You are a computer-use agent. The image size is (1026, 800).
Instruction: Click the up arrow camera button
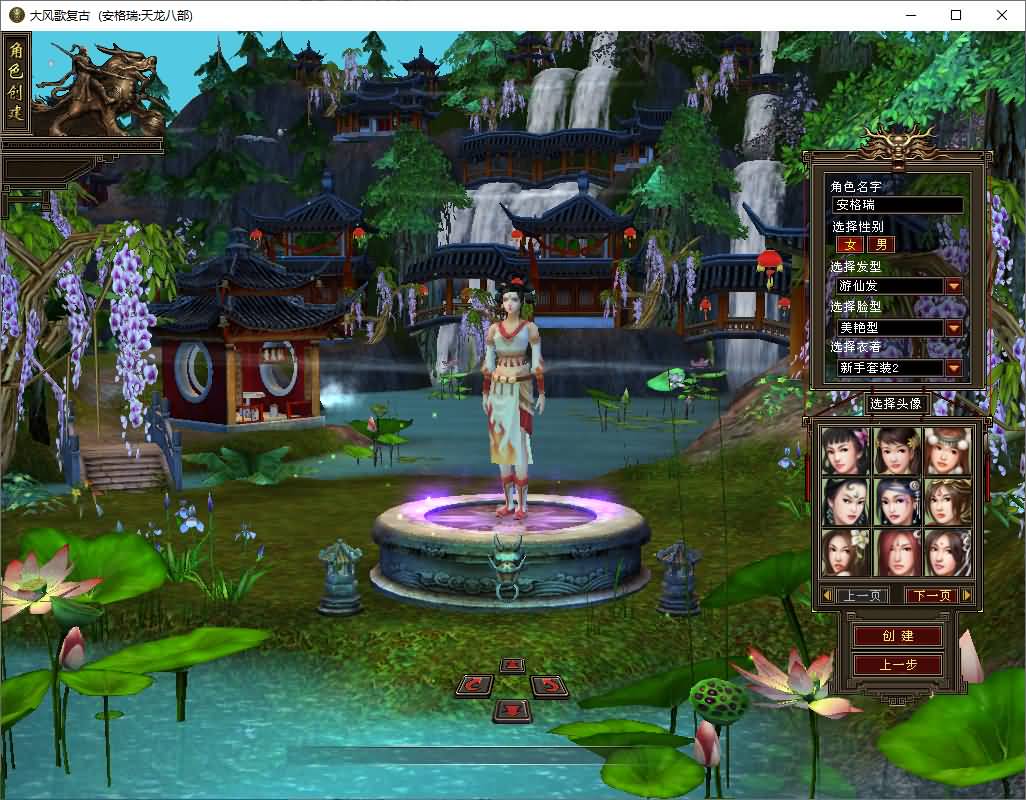point(512,665)
